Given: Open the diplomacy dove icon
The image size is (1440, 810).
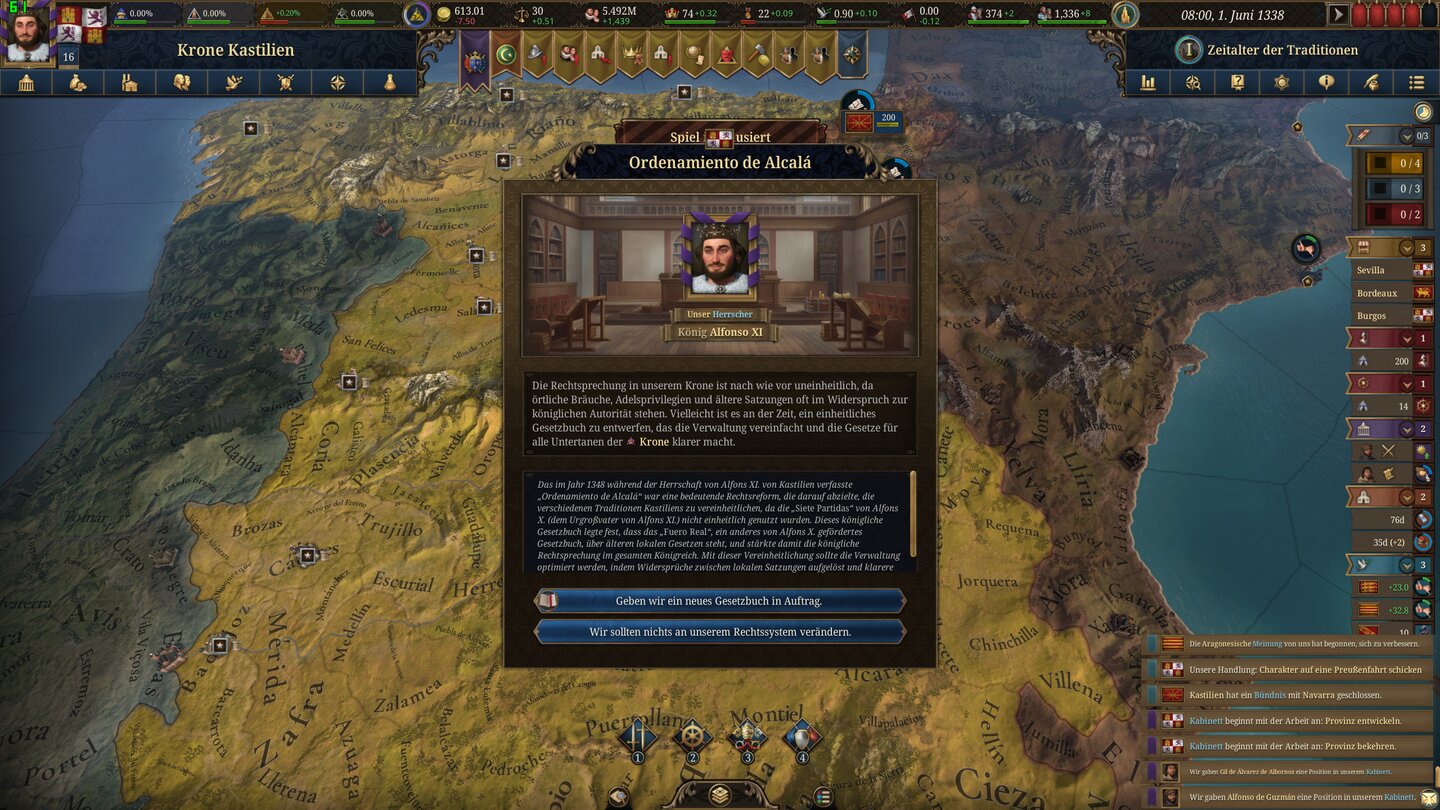Looking at the screenshot, I should [233, 83].
